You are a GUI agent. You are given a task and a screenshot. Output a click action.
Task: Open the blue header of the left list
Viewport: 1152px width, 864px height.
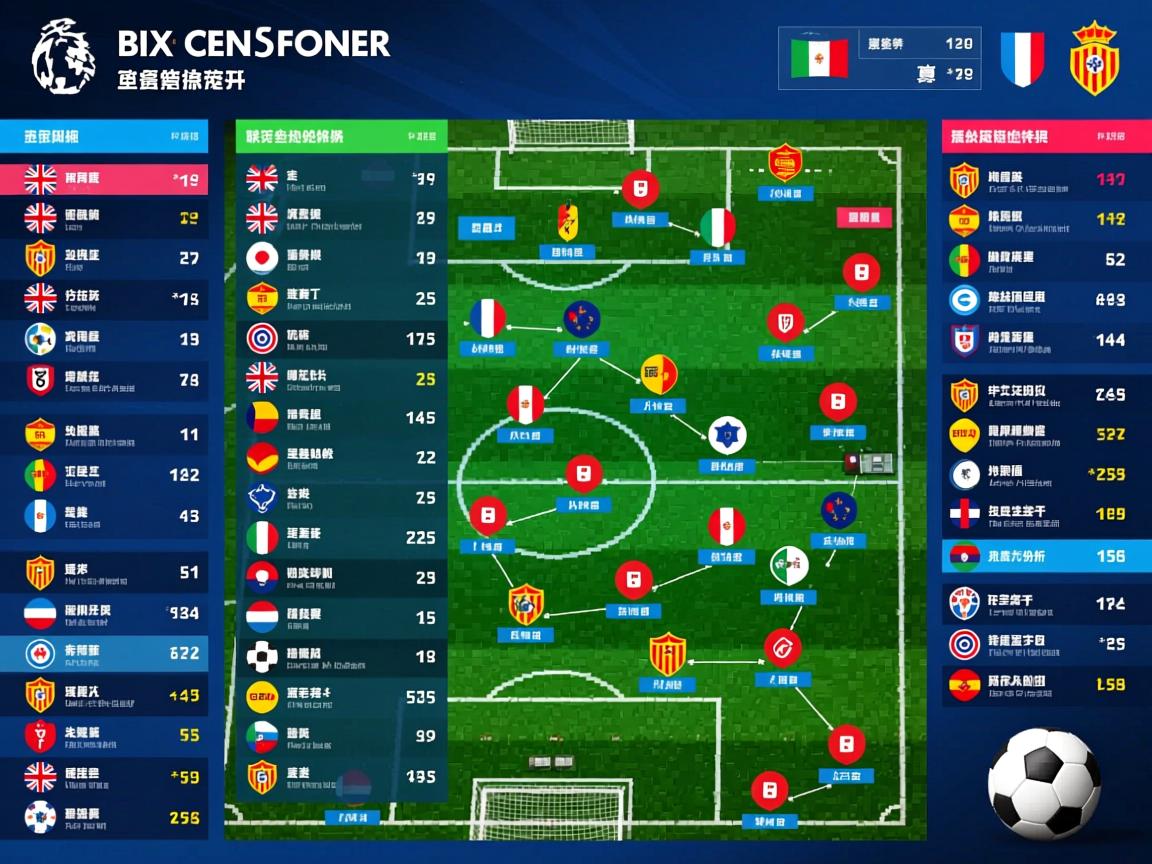(x=104, y=136)
